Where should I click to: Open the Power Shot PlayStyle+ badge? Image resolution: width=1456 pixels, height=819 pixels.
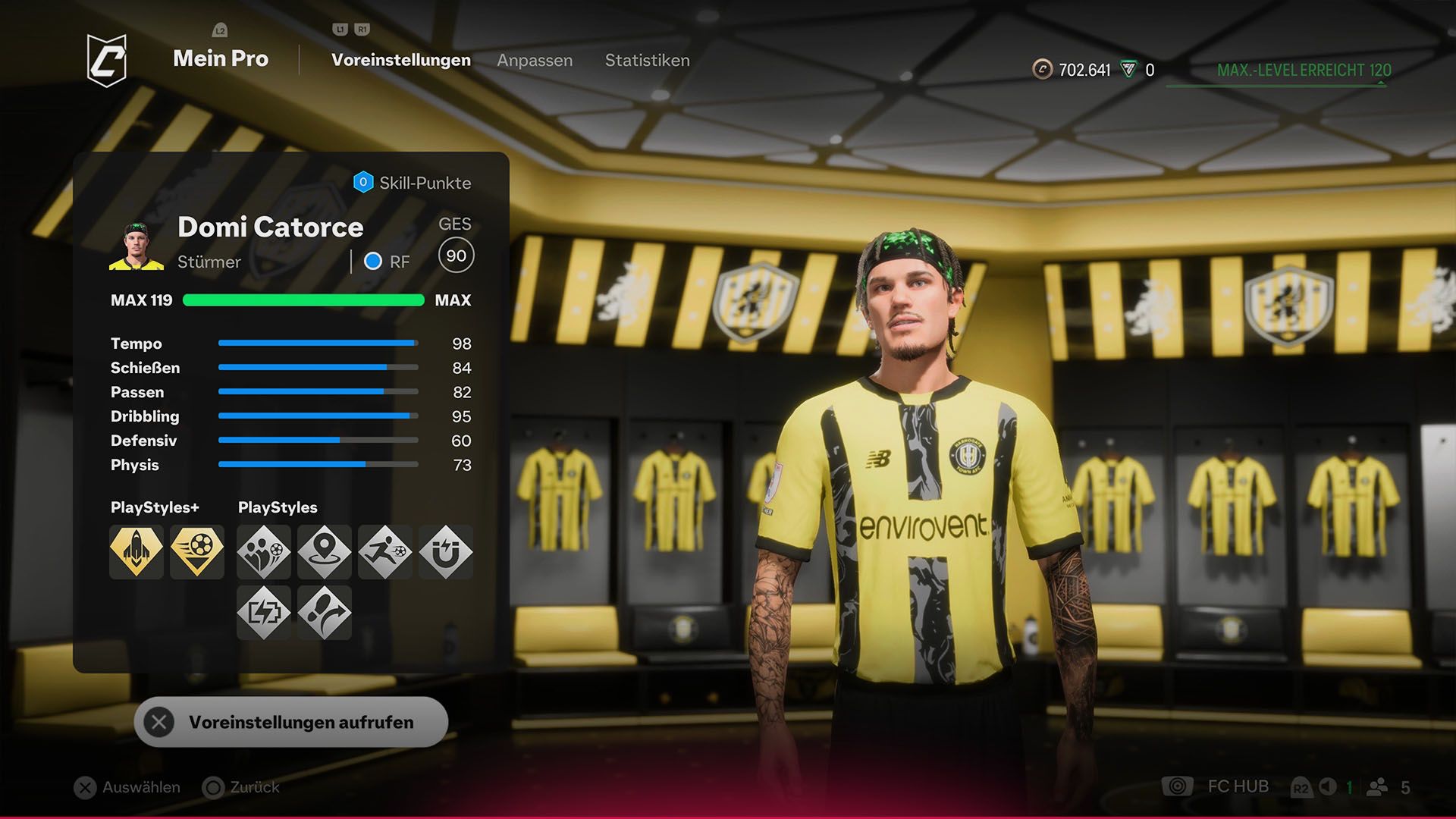[x=196, y=553]
